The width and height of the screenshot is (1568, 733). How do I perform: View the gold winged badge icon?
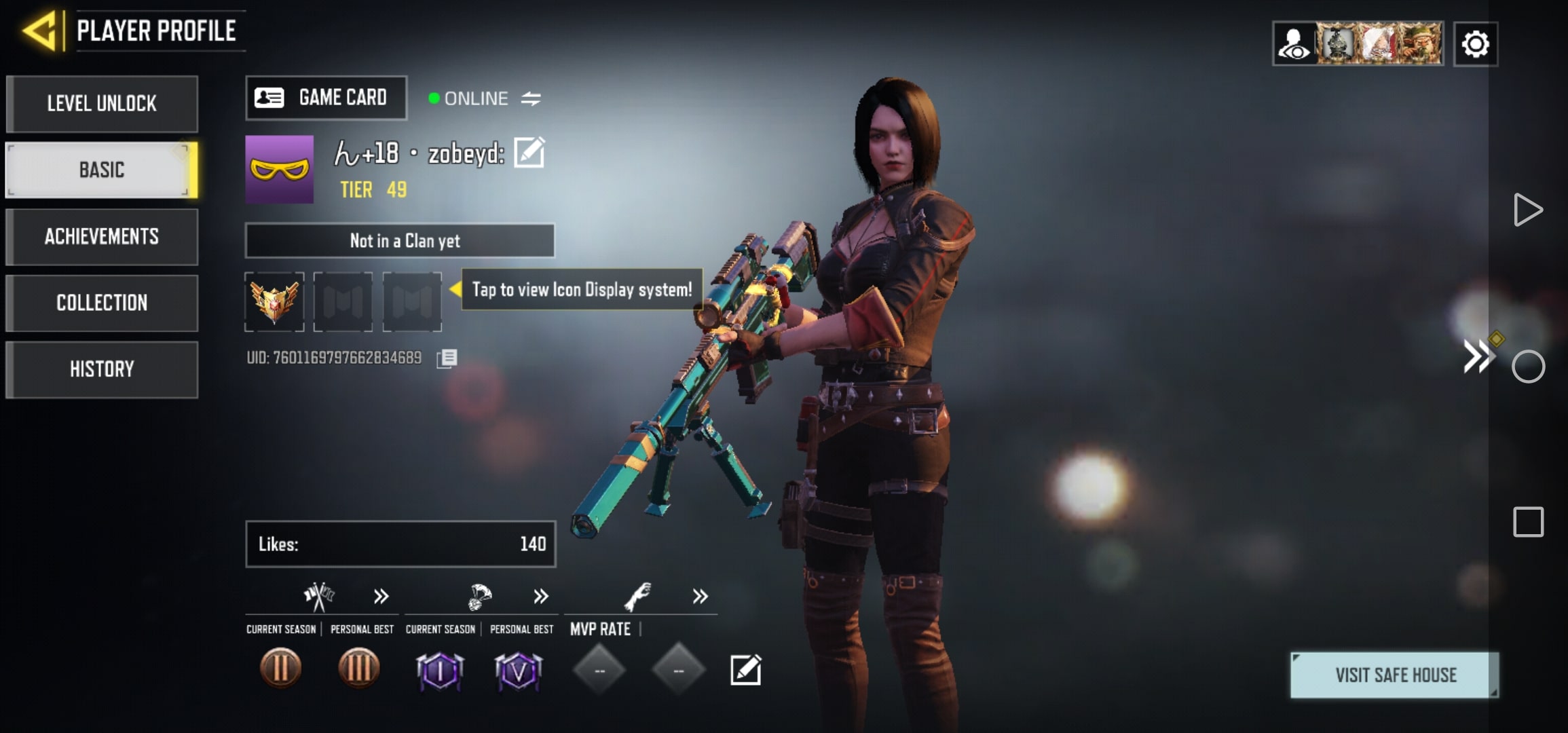point(274,302)
